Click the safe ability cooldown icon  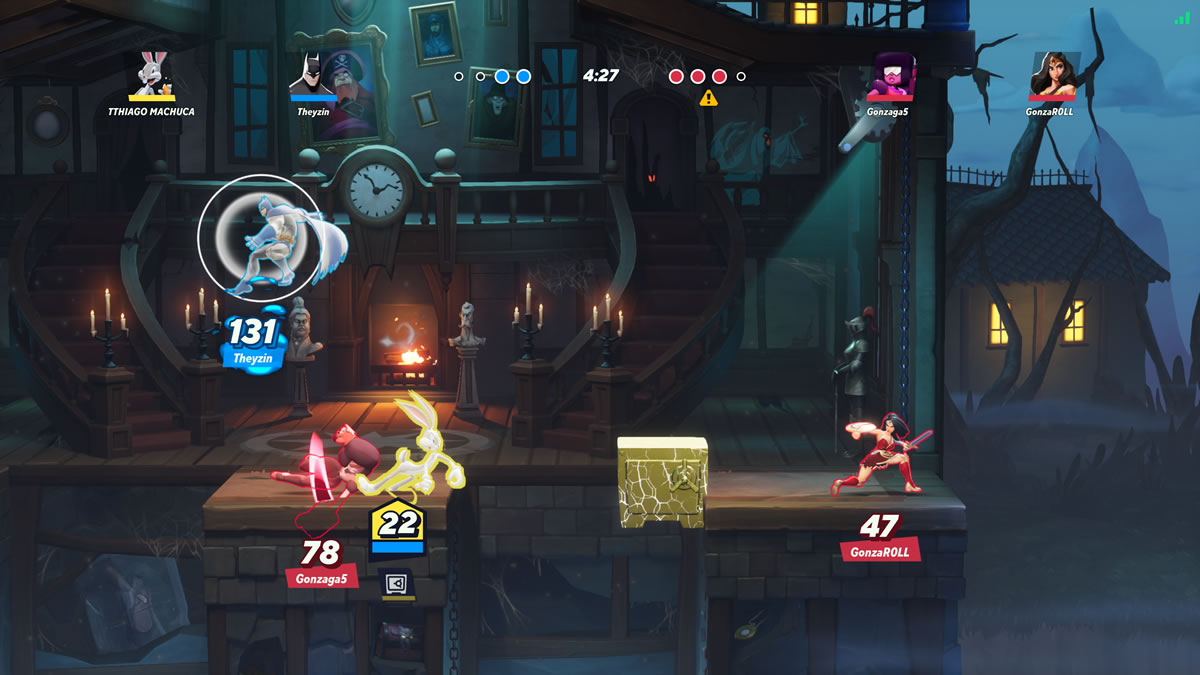397,583
